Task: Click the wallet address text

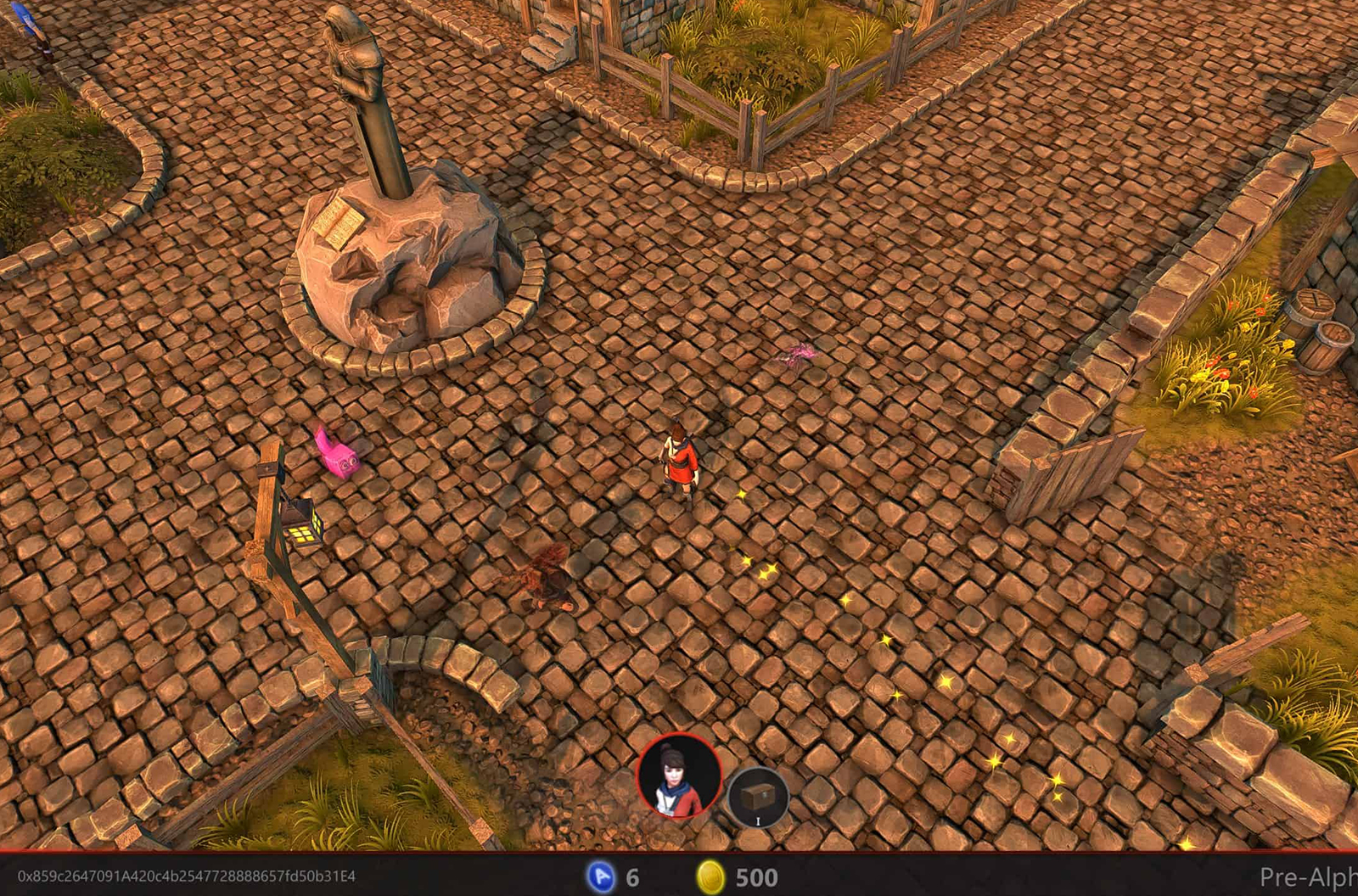Action: [x=187, y=876]
